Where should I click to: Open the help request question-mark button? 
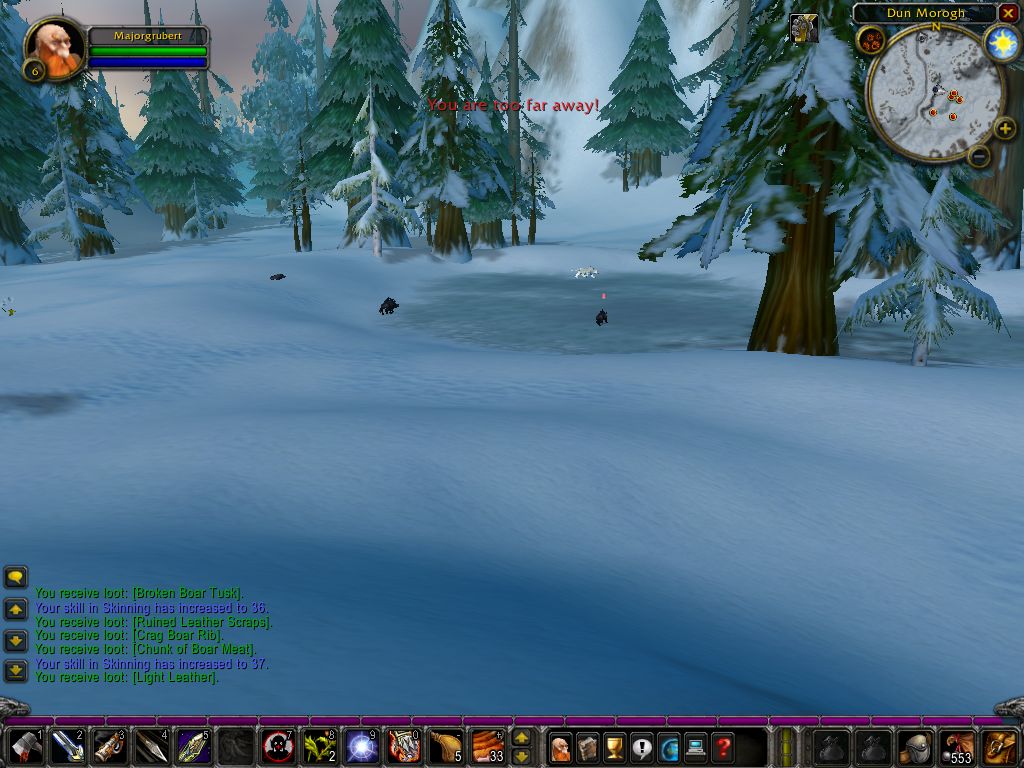723,746
